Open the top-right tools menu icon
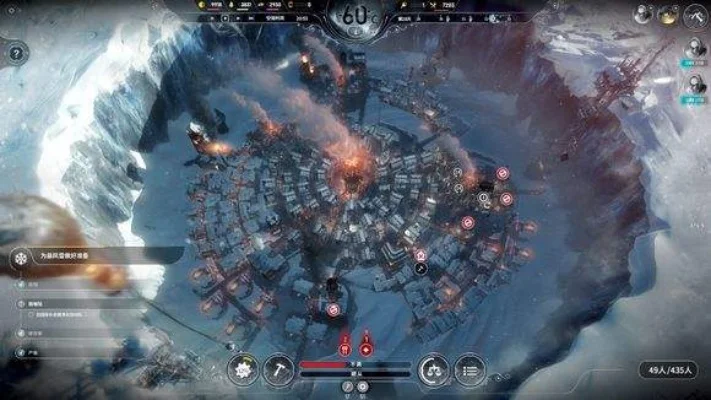This screenshot has height=400, width=711. click(x=696, y=15)
